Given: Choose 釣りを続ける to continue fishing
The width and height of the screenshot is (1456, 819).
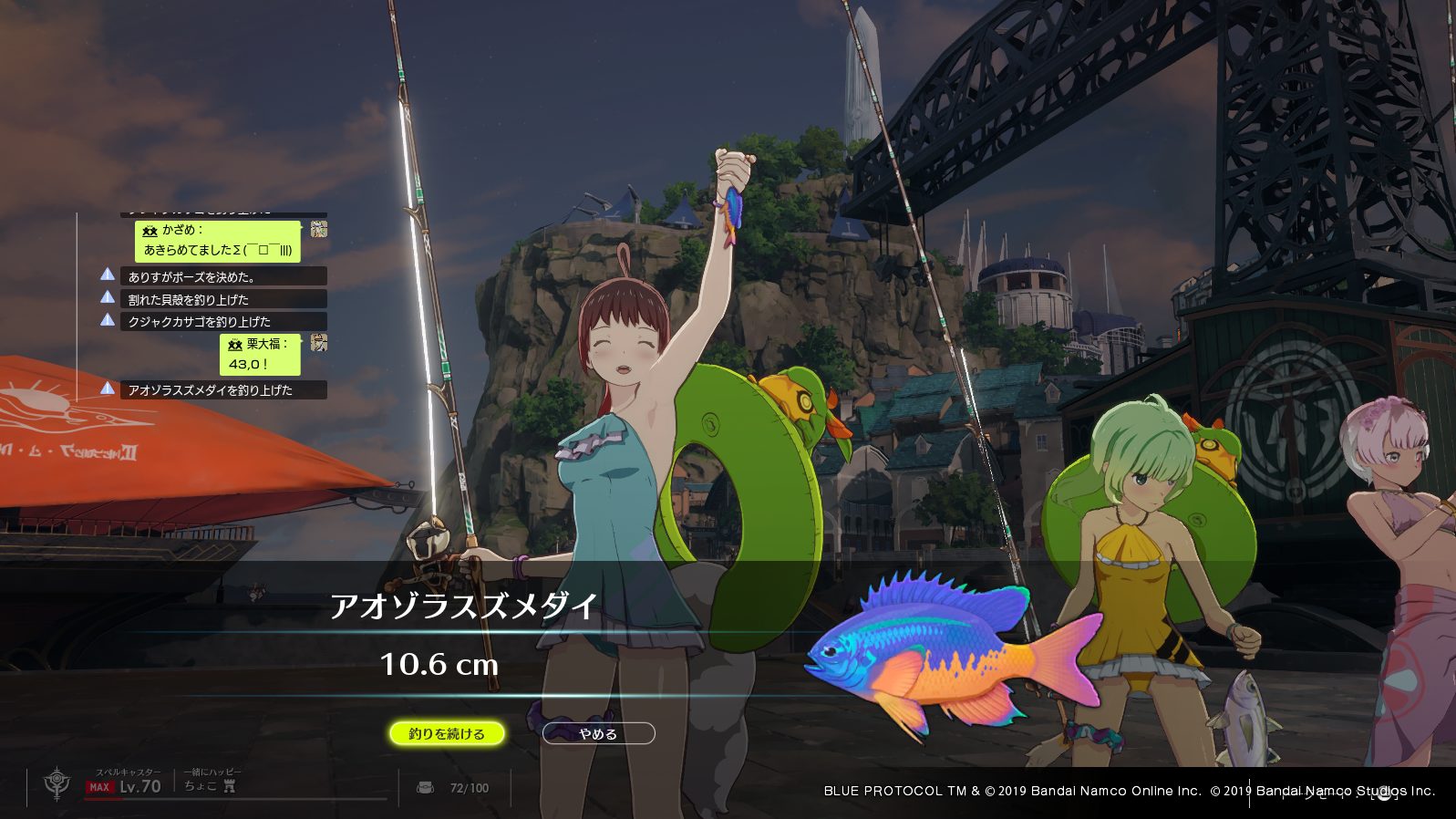Looking at the screenshot, I should pos(447,733).
